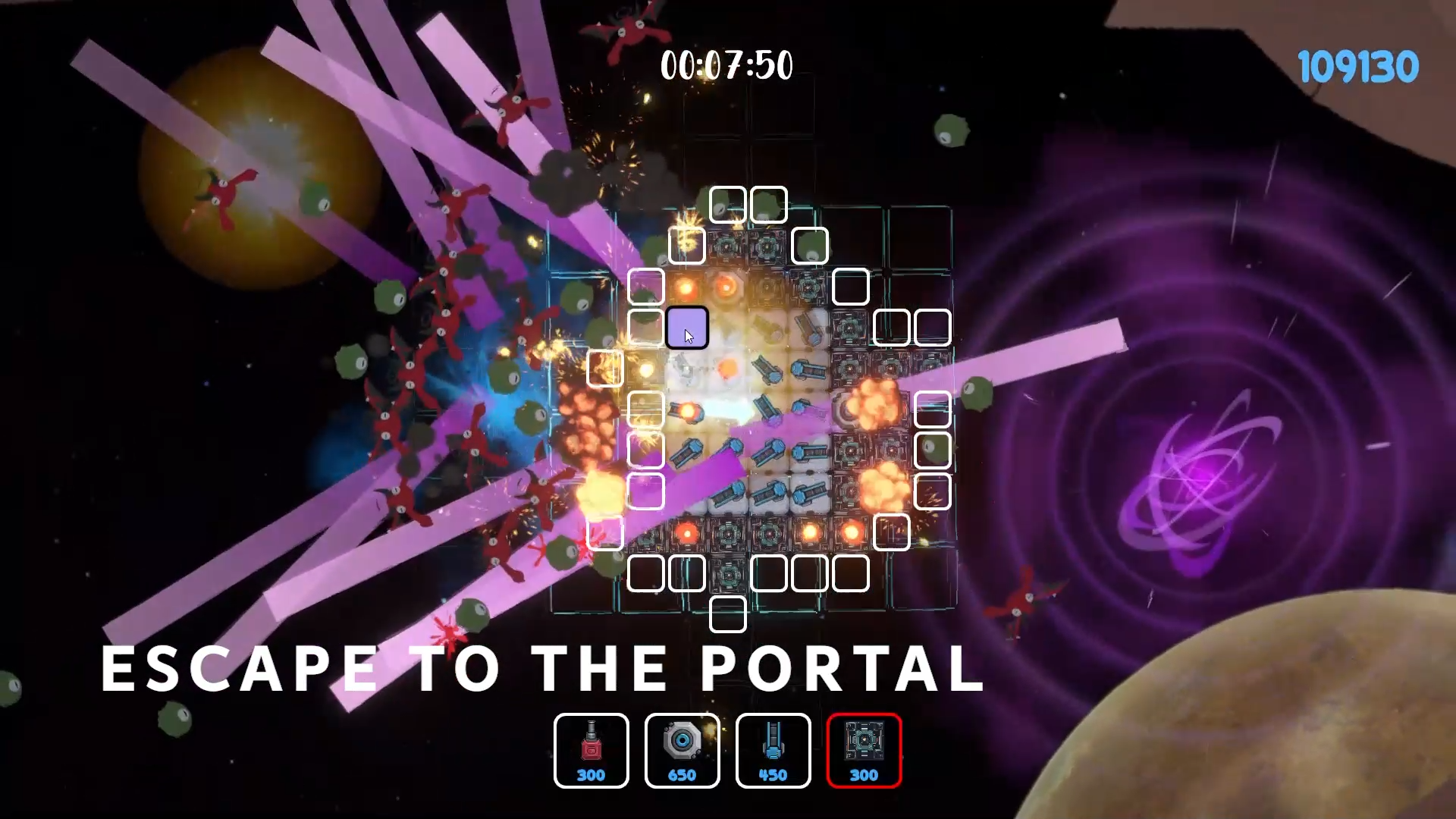This screenshot has height=819, width=1456.
Task: Place a block on the highlighted purple tile
Action: coord(687,328)
